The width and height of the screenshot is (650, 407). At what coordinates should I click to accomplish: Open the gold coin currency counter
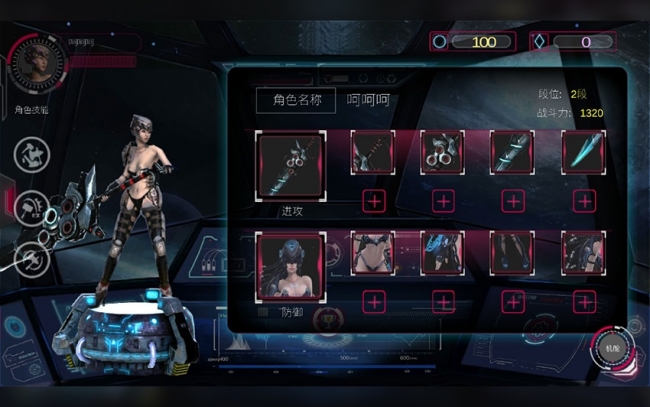(470, 42)
